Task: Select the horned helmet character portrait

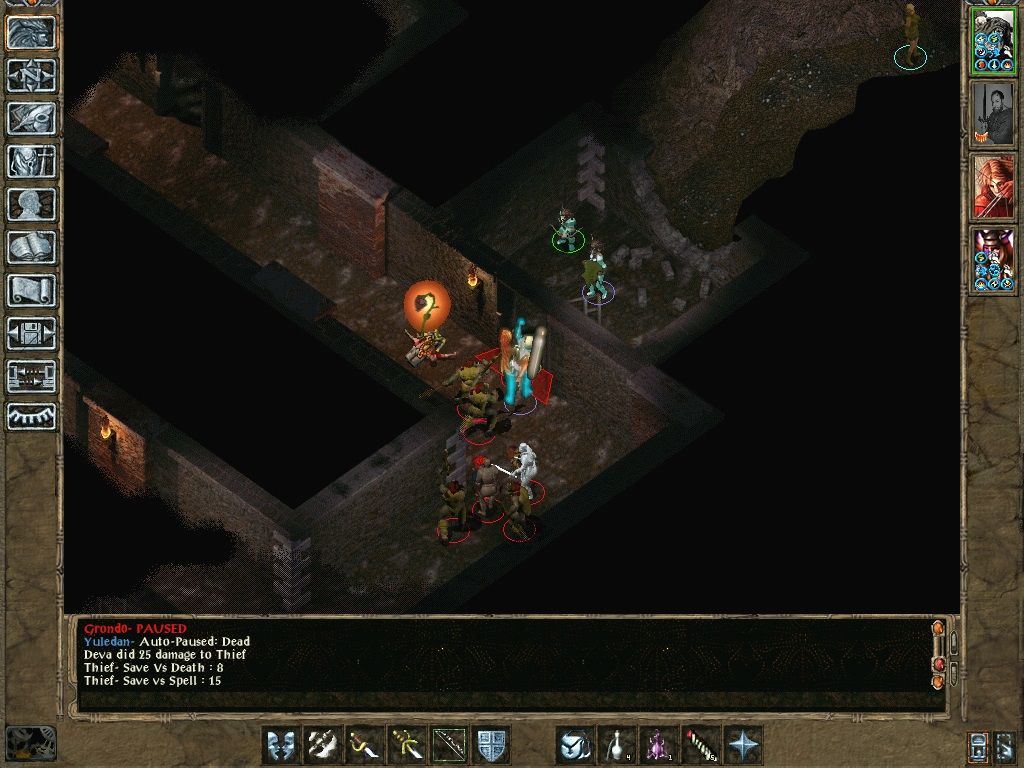Action: click(x=993, y=260)
